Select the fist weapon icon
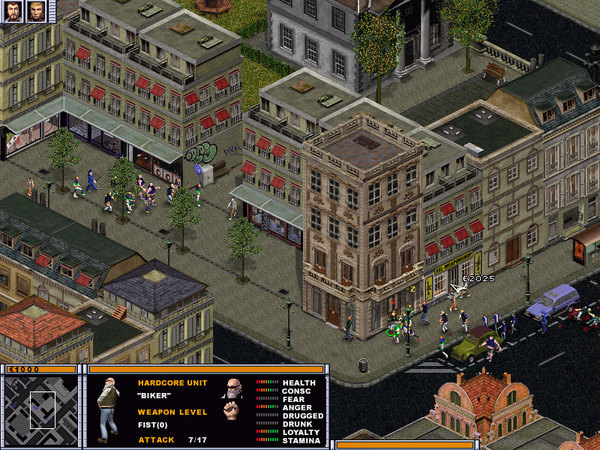 click(x=231, y=410)
